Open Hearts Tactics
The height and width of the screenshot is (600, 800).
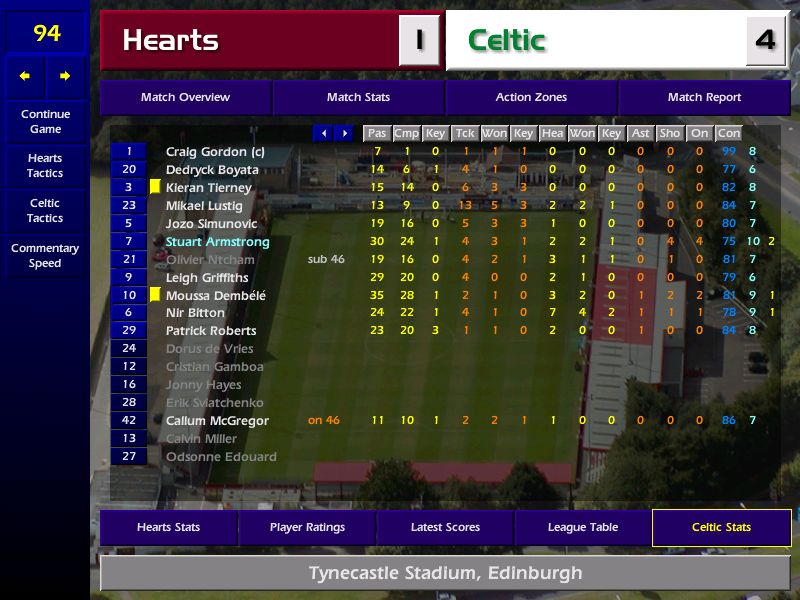coord(45,165)
